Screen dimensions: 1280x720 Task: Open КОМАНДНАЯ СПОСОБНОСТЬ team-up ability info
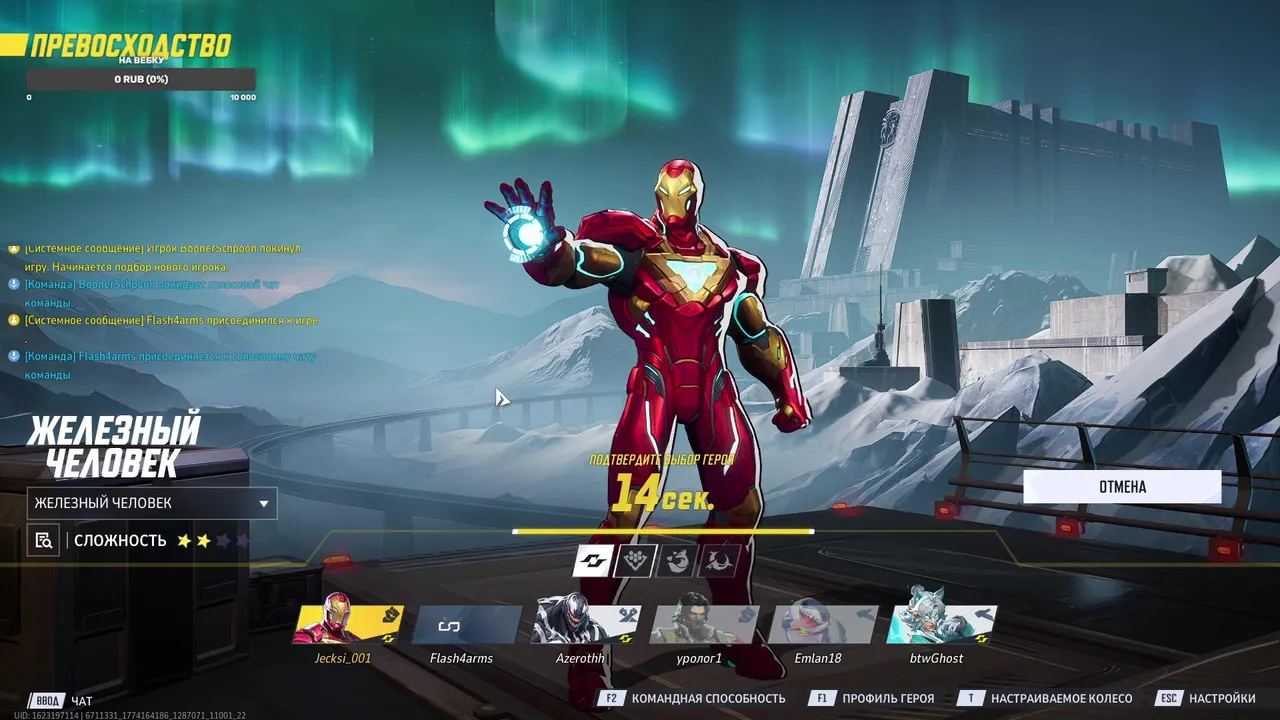[x=693, y=698]
